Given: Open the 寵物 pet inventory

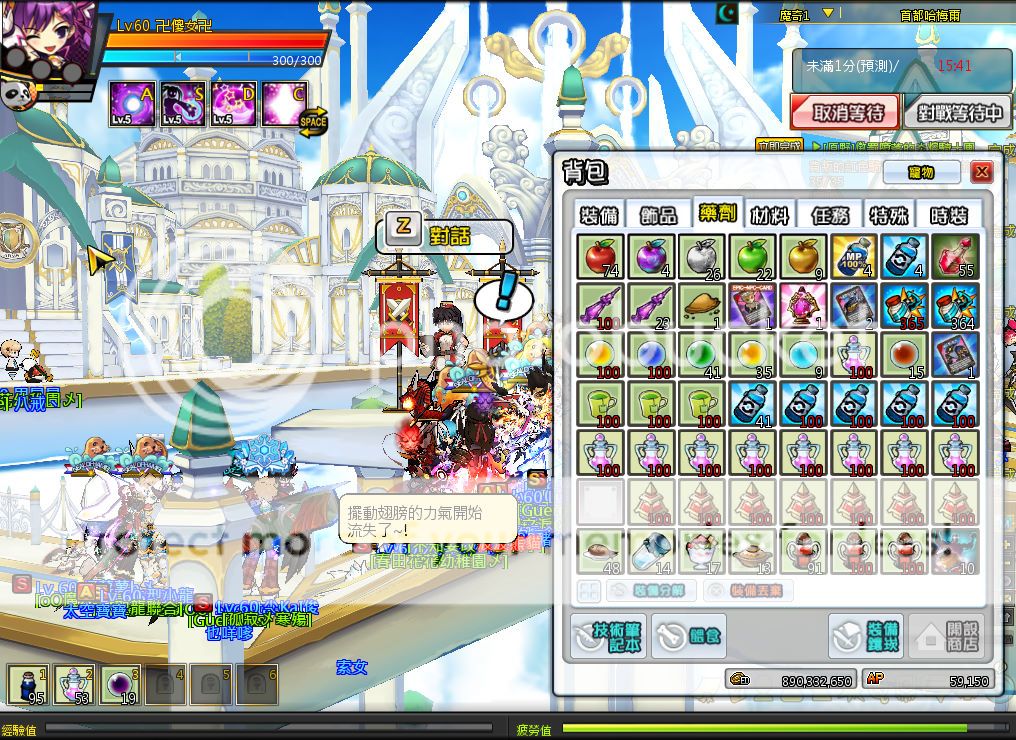Looking at the screenshot, I should 920,172.
